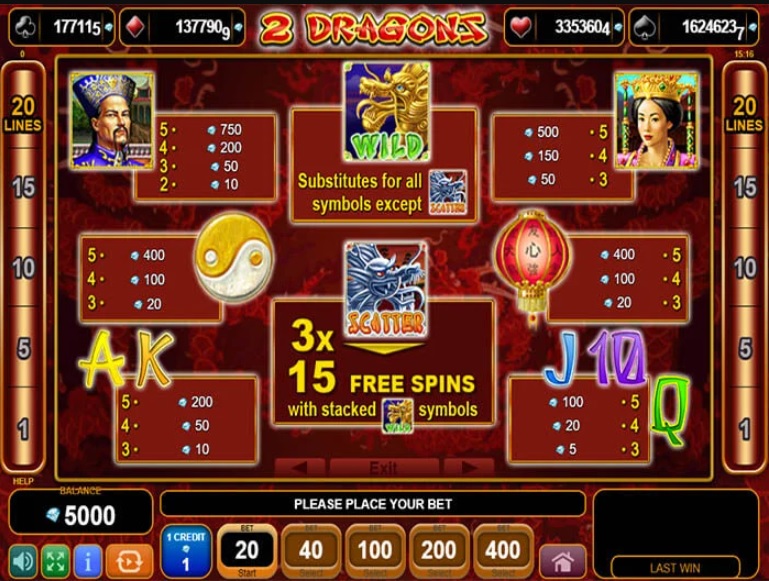Show the next paytable page

click(x=468, y=467)
